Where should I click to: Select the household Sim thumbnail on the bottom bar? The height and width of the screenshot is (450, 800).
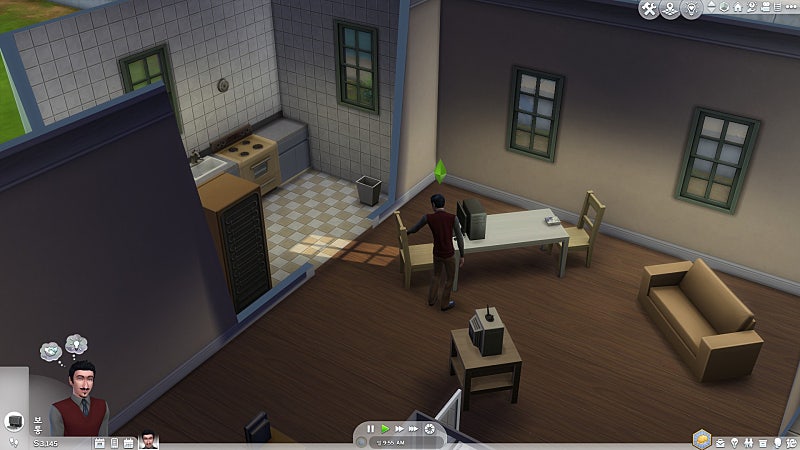click(x=149, y=442)
